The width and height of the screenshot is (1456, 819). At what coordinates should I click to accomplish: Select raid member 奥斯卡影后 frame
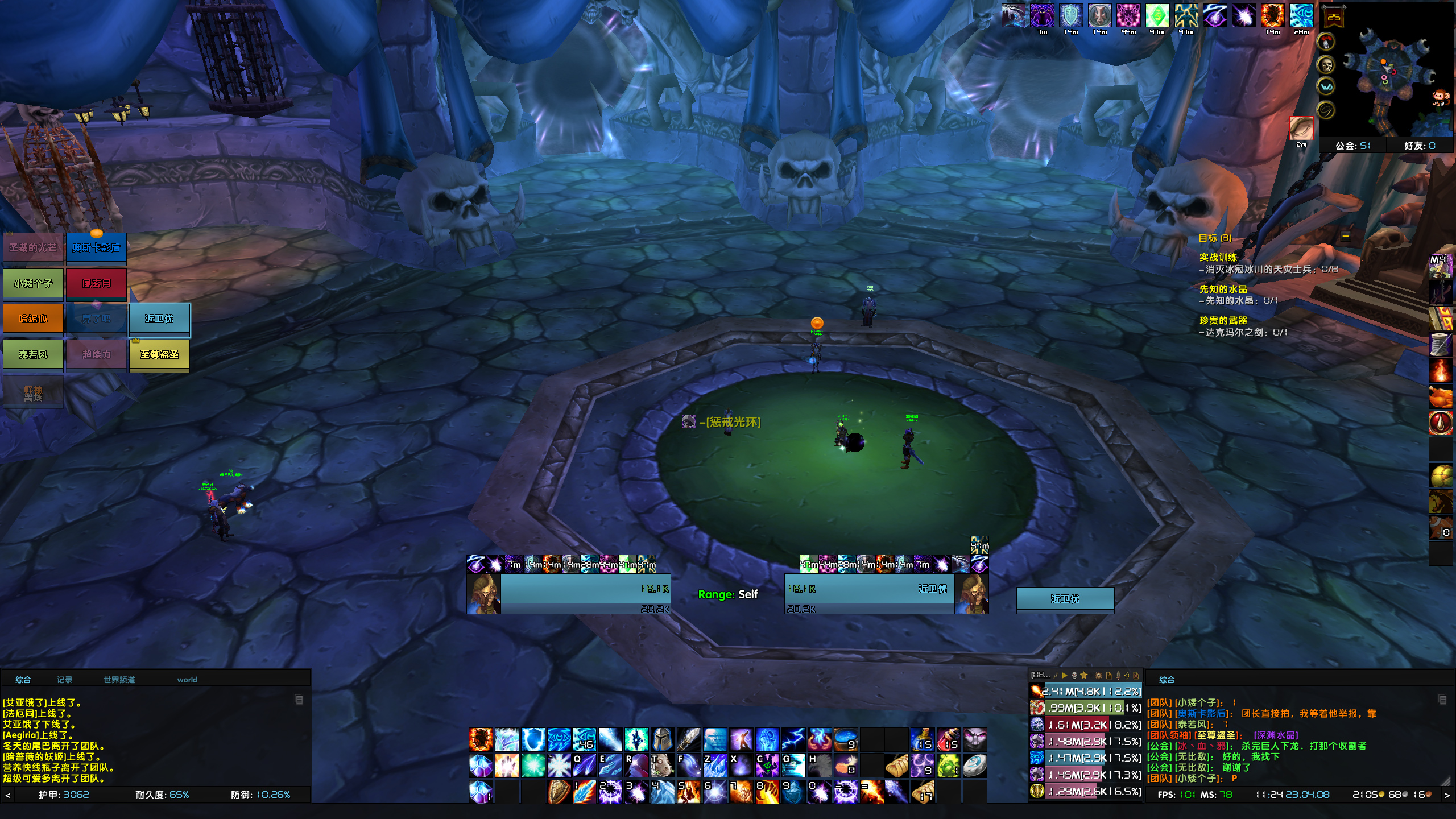(96, 249)
